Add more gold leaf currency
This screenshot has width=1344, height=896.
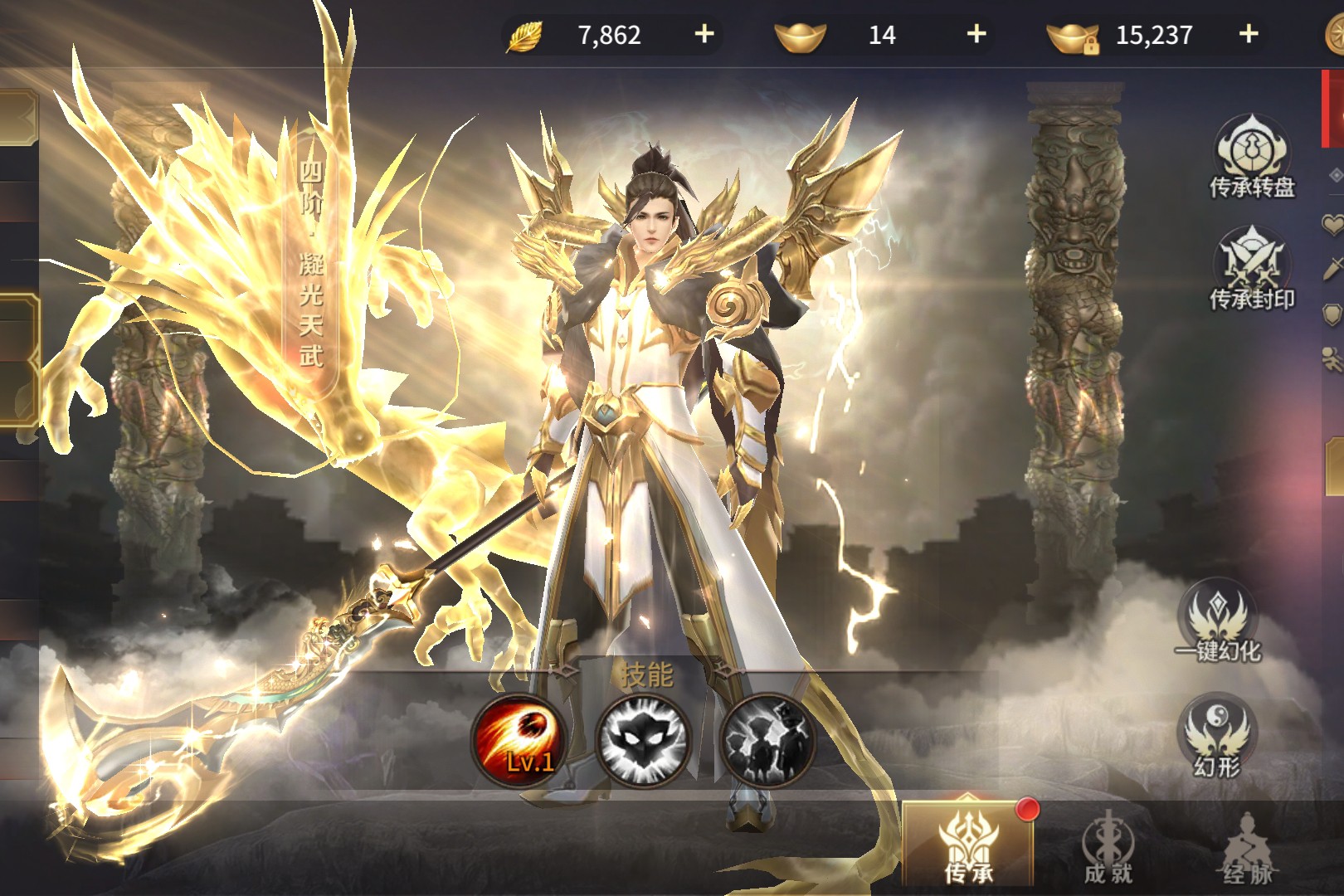point(704,34)
